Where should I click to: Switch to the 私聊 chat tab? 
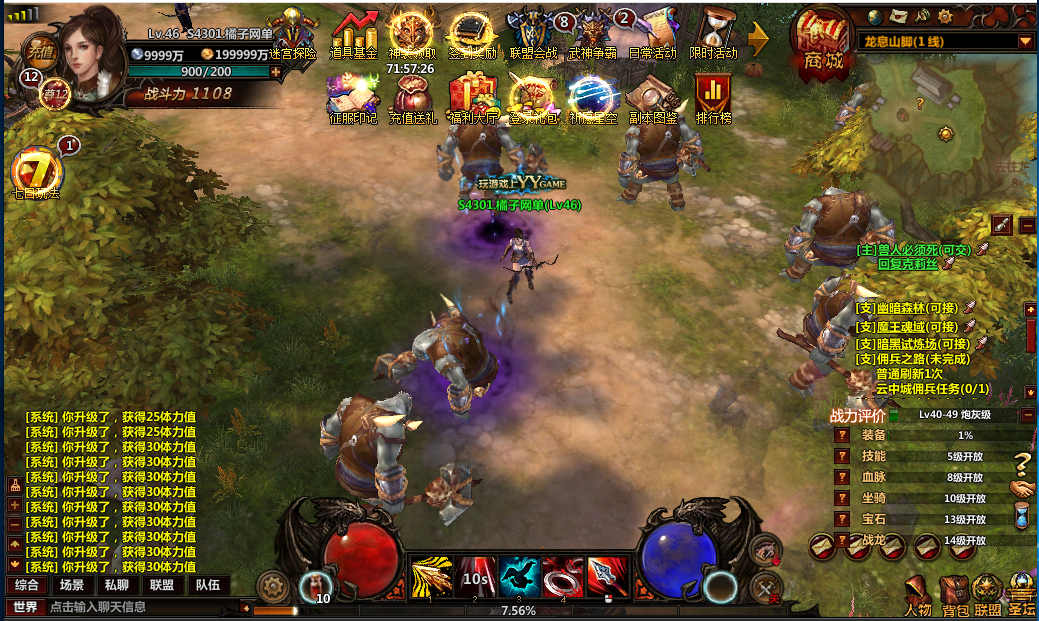tap(117, 585)
